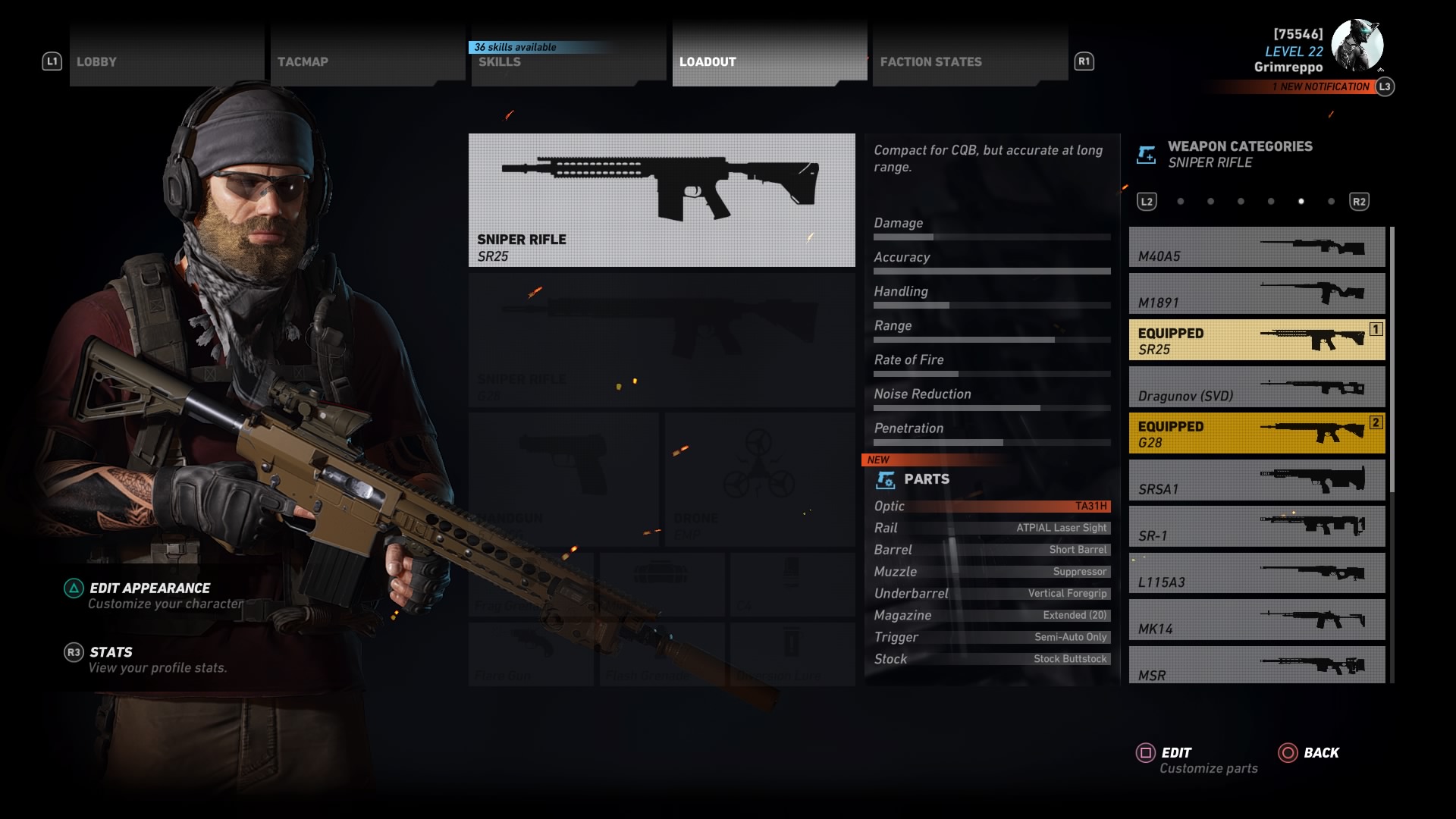Select the SR25 primary weapon slot
The height and width of the screenshot is (819, 1456).
point(661,200)
